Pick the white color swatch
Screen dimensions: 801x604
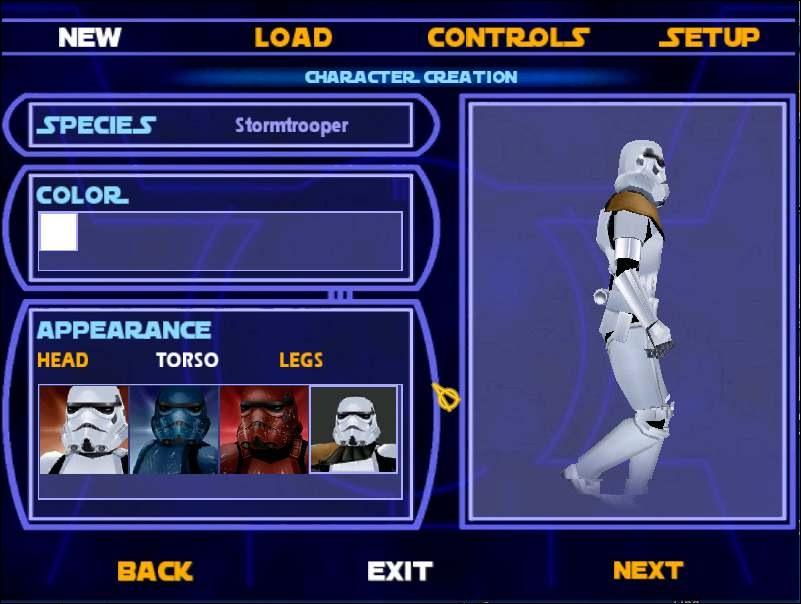click(x=58, y=232)
